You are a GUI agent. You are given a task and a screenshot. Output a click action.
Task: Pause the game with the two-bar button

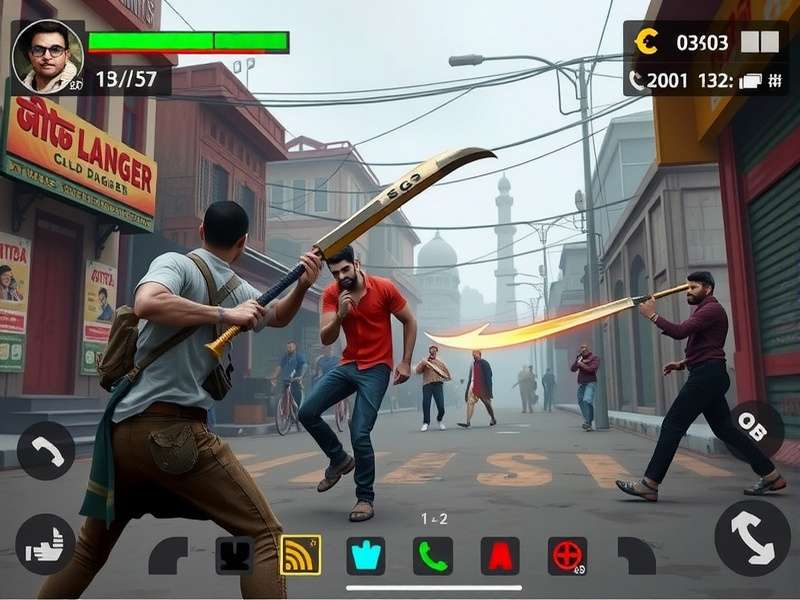(759, 42)
